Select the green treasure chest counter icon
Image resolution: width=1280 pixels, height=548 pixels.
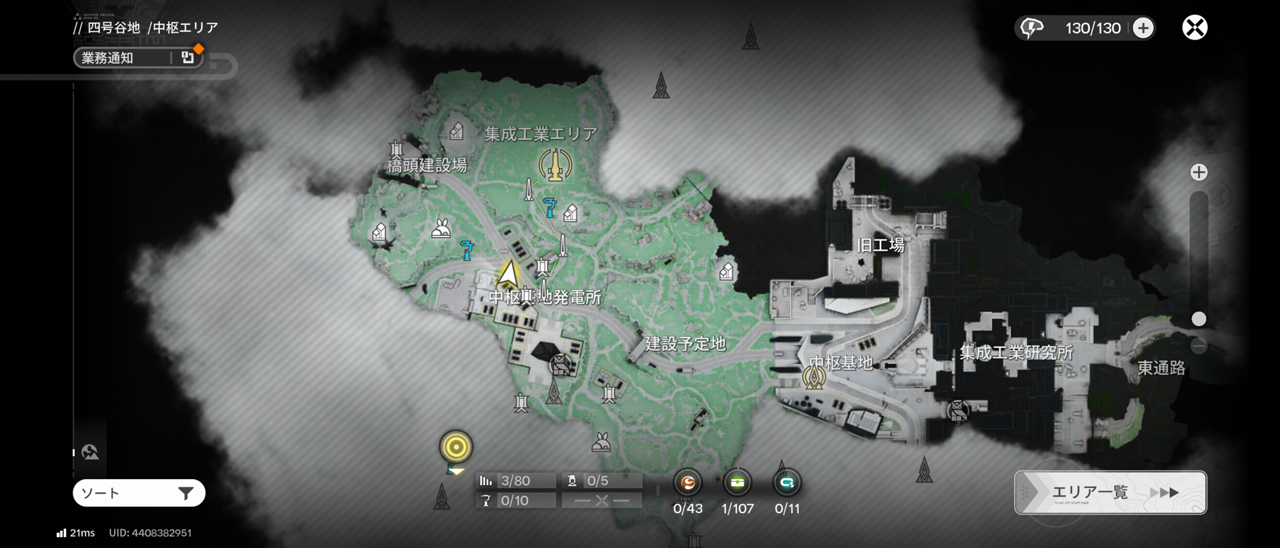(738, 483)
